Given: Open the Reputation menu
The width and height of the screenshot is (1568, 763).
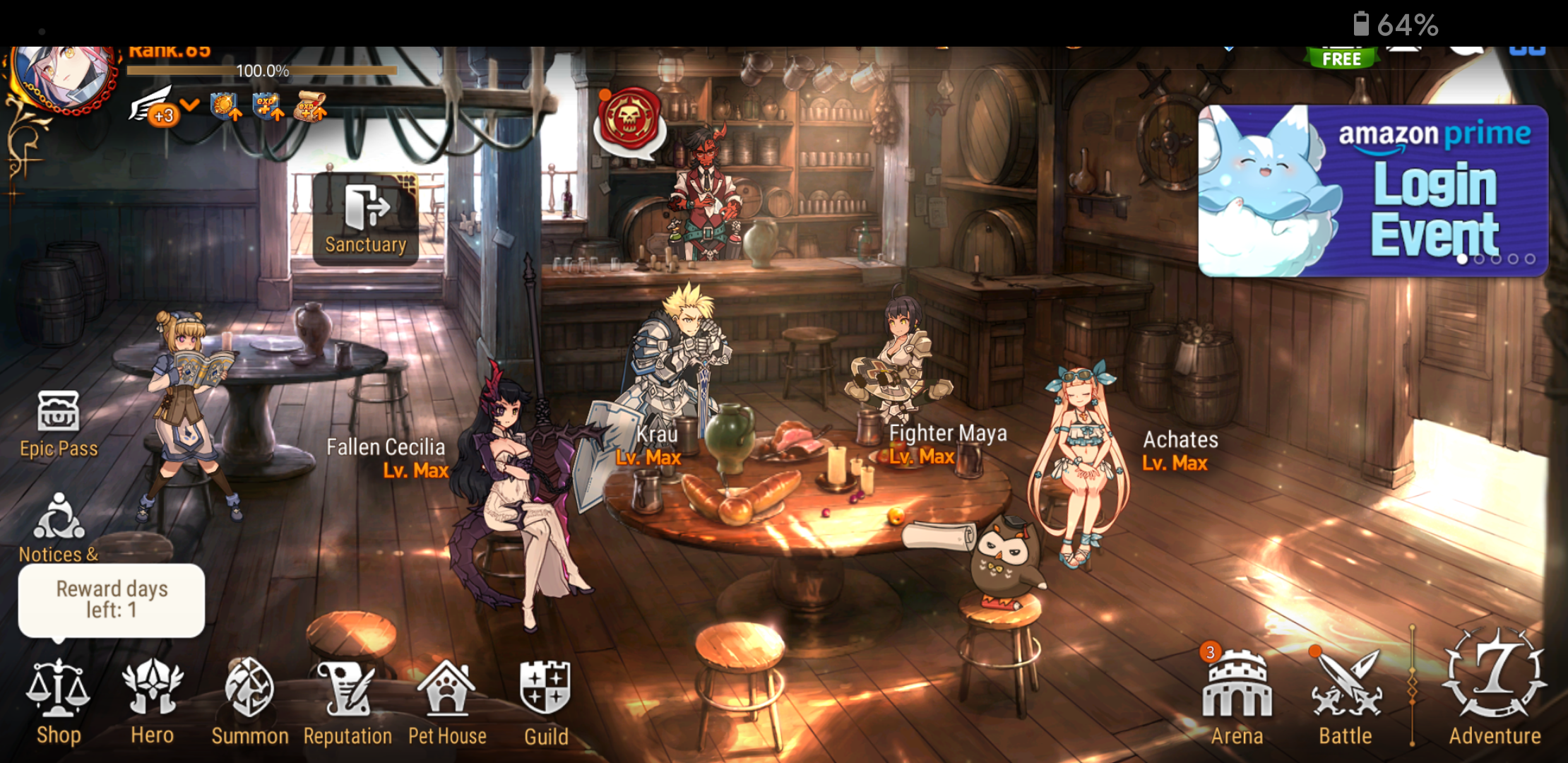Looking at the screenshot, I should pyautogui.click(x=347, y=701).
